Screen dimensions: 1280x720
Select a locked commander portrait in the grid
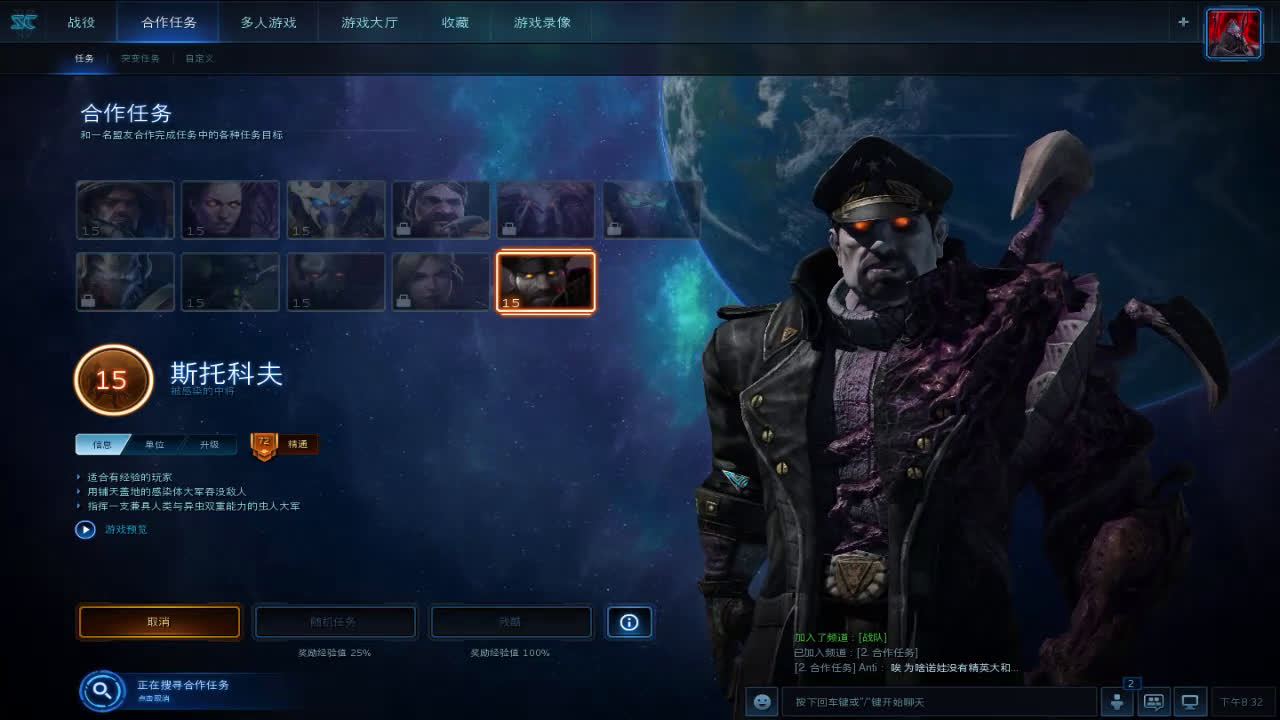point(440,209)
